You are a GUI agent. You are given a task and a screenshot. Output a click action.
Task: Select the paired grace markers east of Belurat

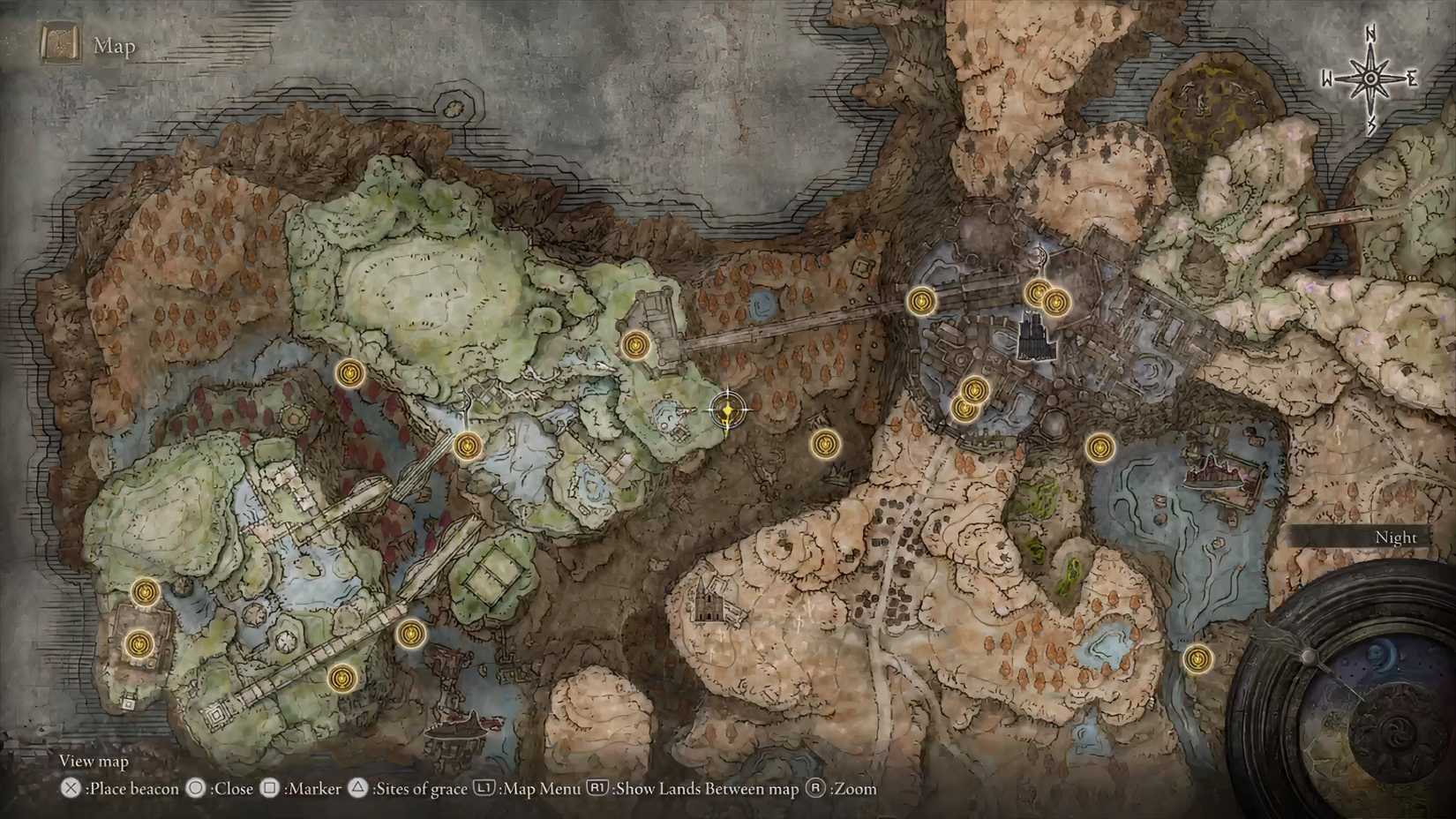[1047, 297]
